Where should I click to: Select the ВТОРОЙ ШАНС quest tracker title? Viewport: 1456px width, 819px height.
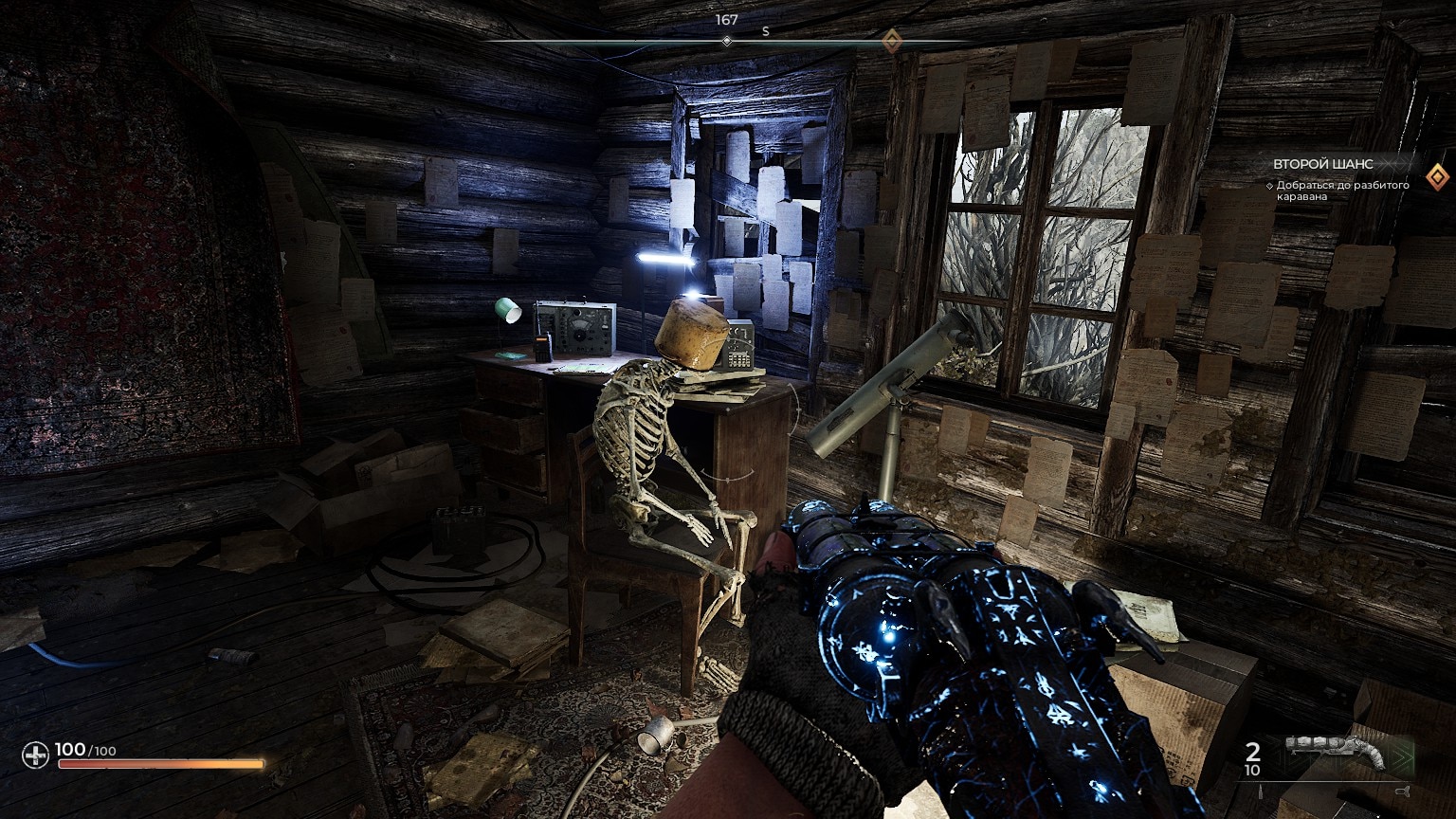coord(1322,164)
